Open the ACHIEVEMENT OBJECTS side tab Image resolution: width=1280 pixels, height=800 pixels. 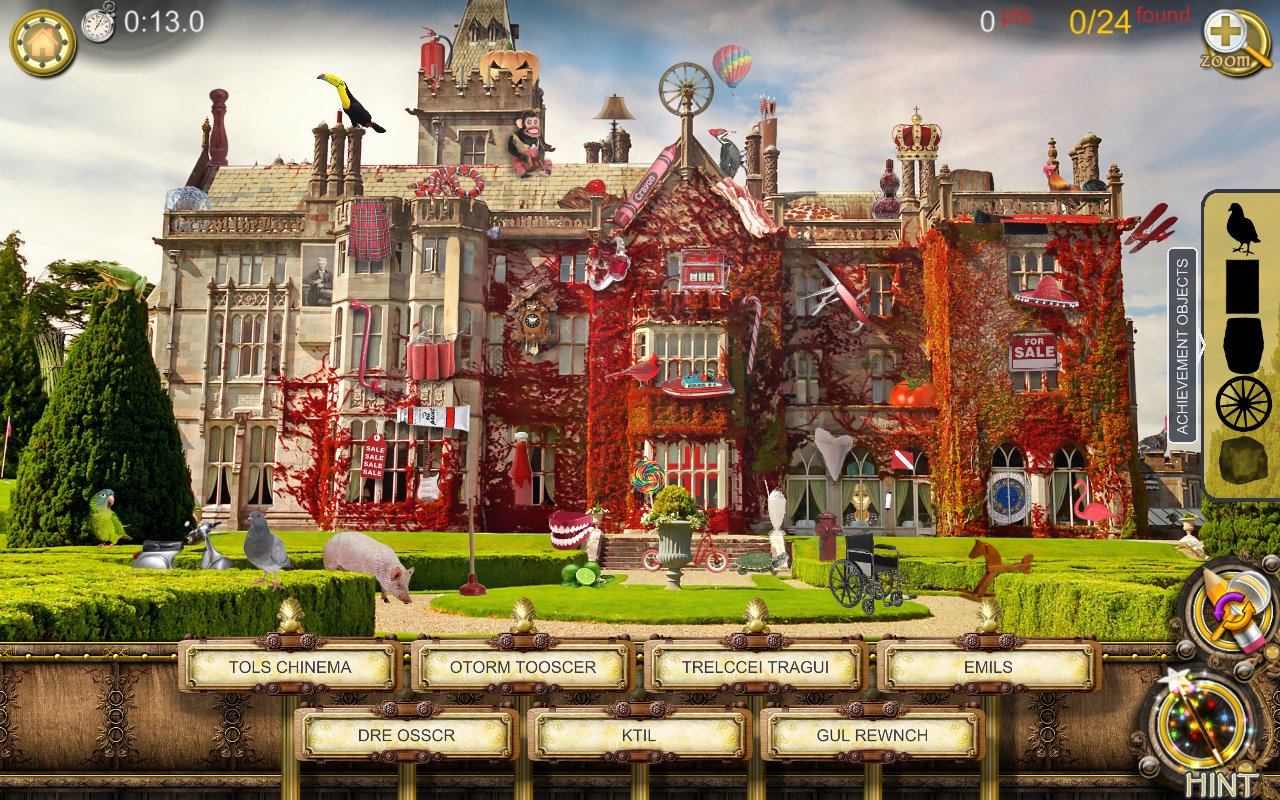(x=1186, y=345)
